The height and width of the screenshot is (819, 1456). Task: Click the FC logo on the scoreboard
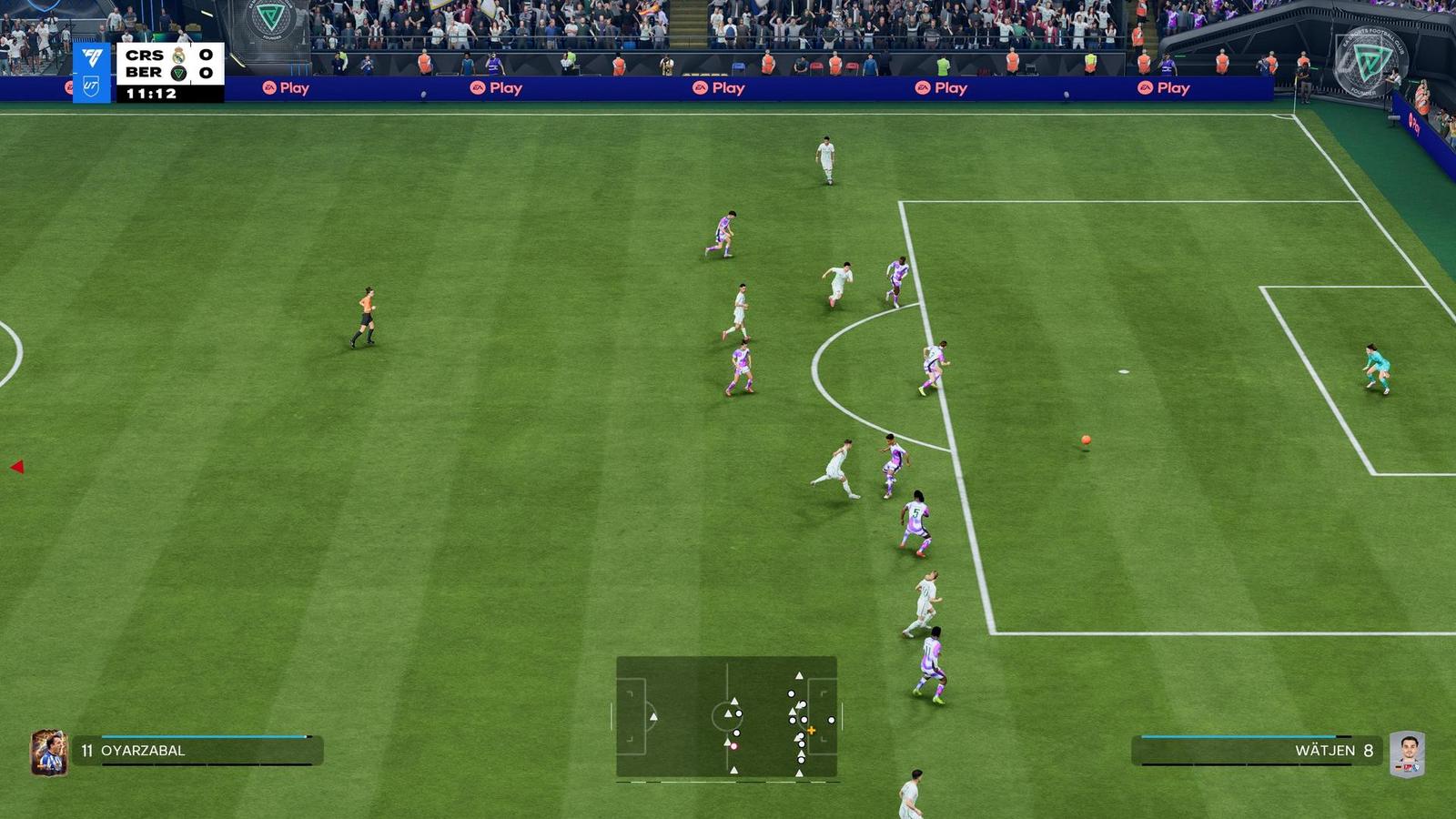tap(91, 56)
